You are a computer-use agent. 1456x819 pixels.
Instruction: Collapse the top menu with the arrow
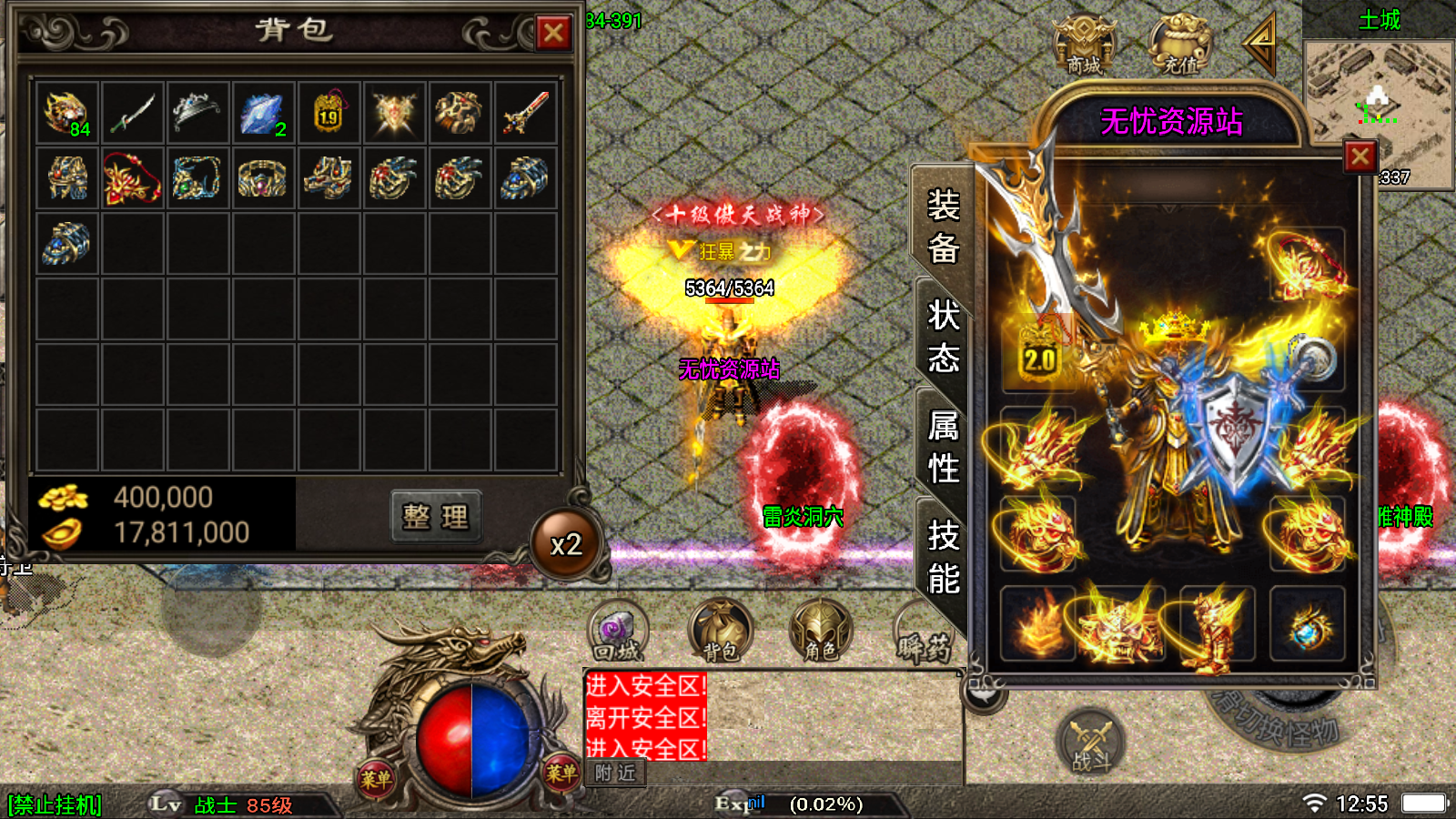1261,43
